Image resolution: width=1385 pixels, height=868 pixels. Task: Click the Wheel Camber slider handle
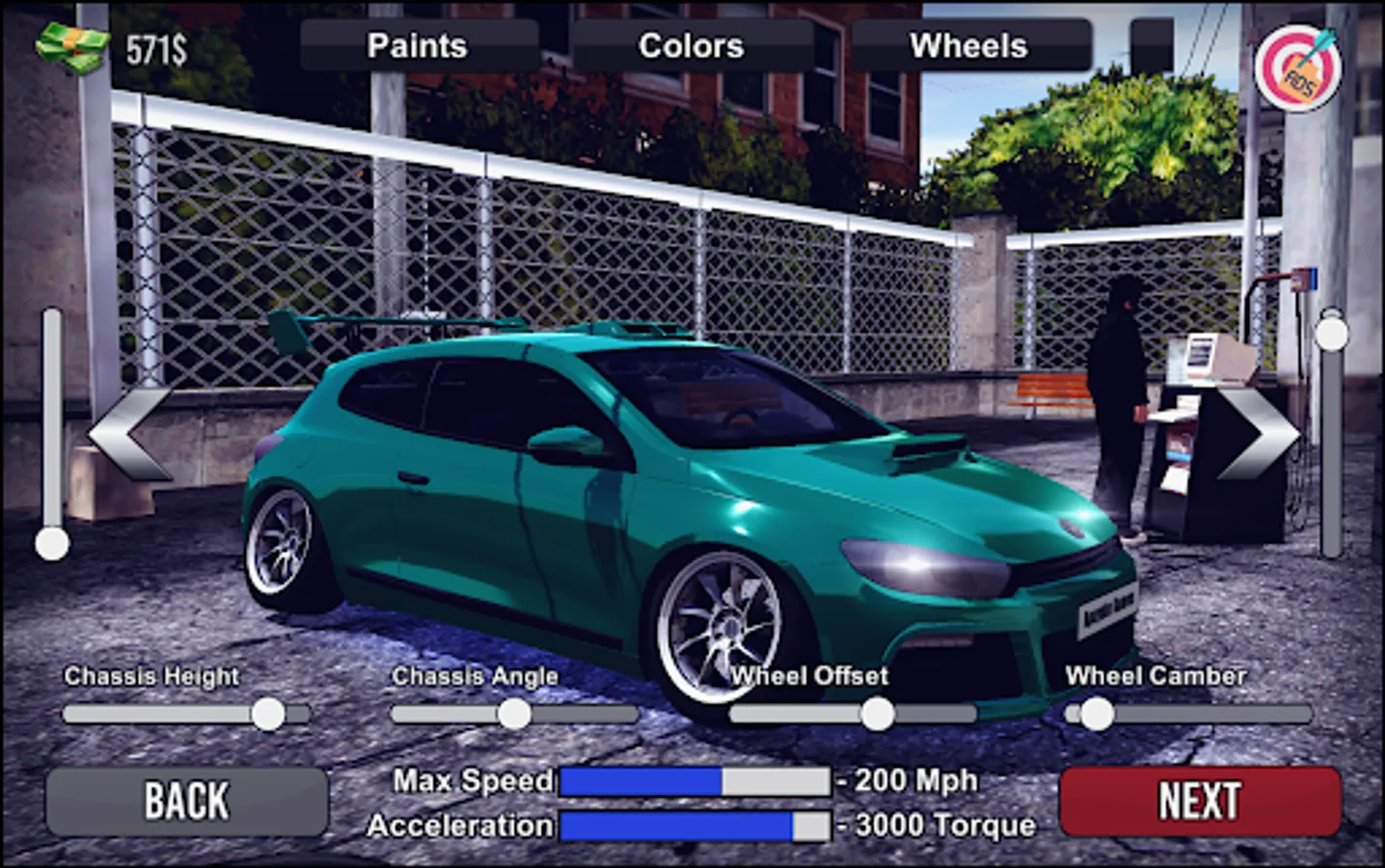click(x=1094, y=712)
